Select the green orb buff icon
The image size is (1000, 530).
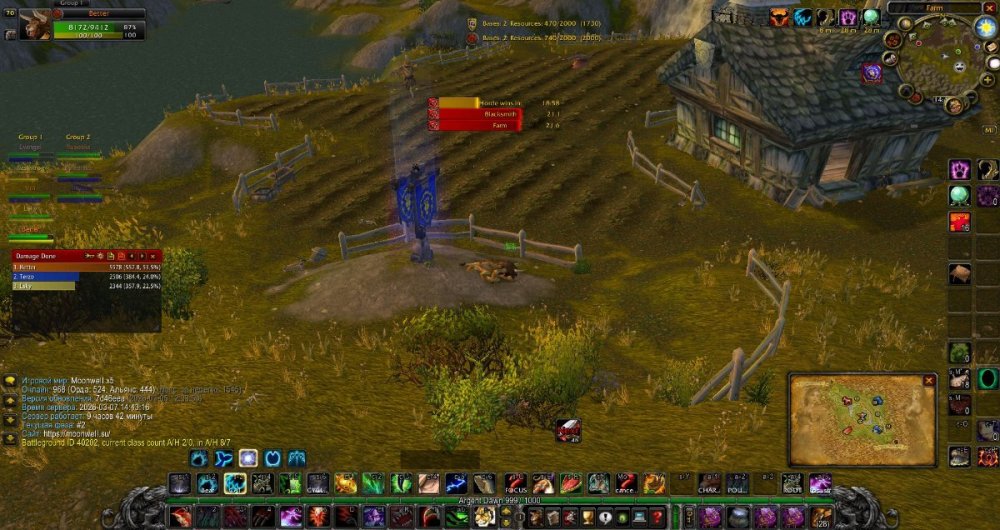coord(870,17)
